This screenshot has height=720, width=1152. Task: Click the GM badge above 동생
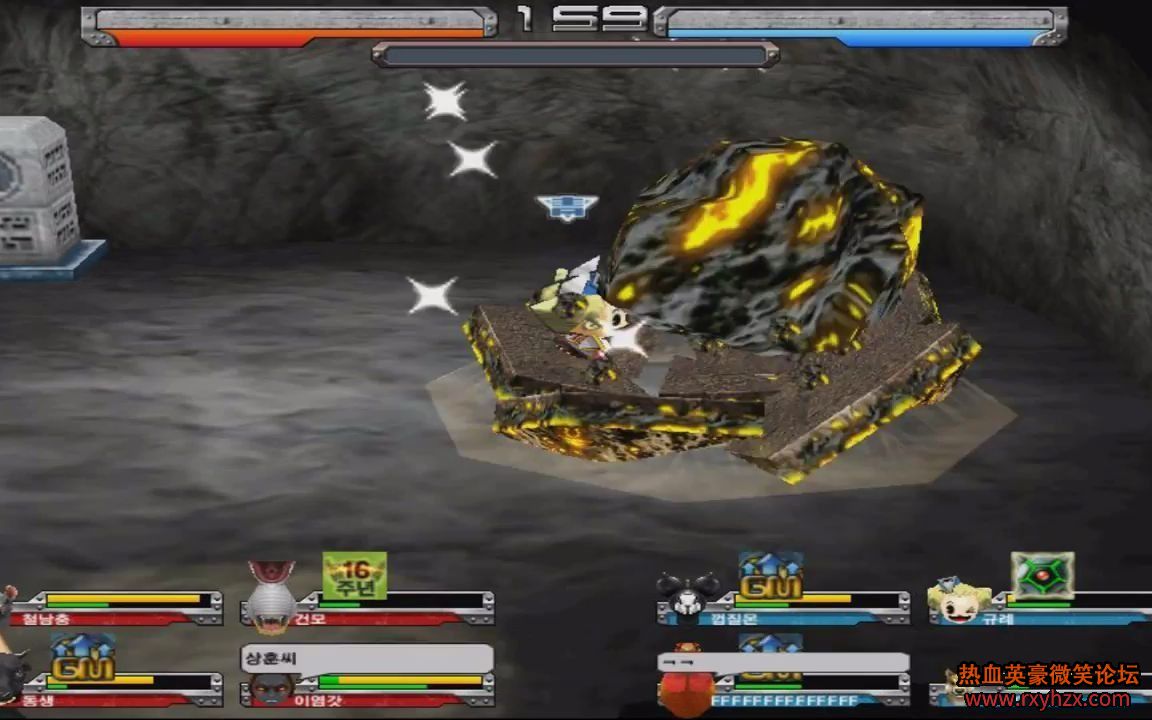(82, 659)
